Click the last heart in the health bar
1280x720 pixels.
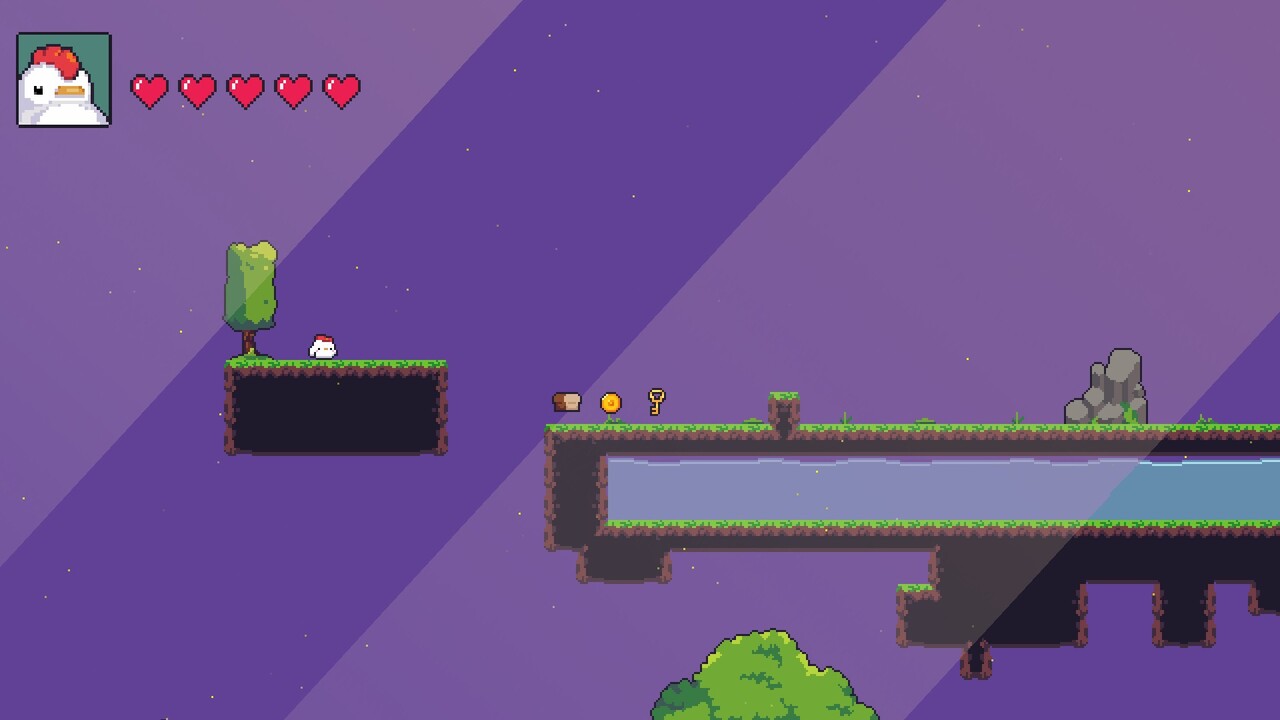(343, 89)
